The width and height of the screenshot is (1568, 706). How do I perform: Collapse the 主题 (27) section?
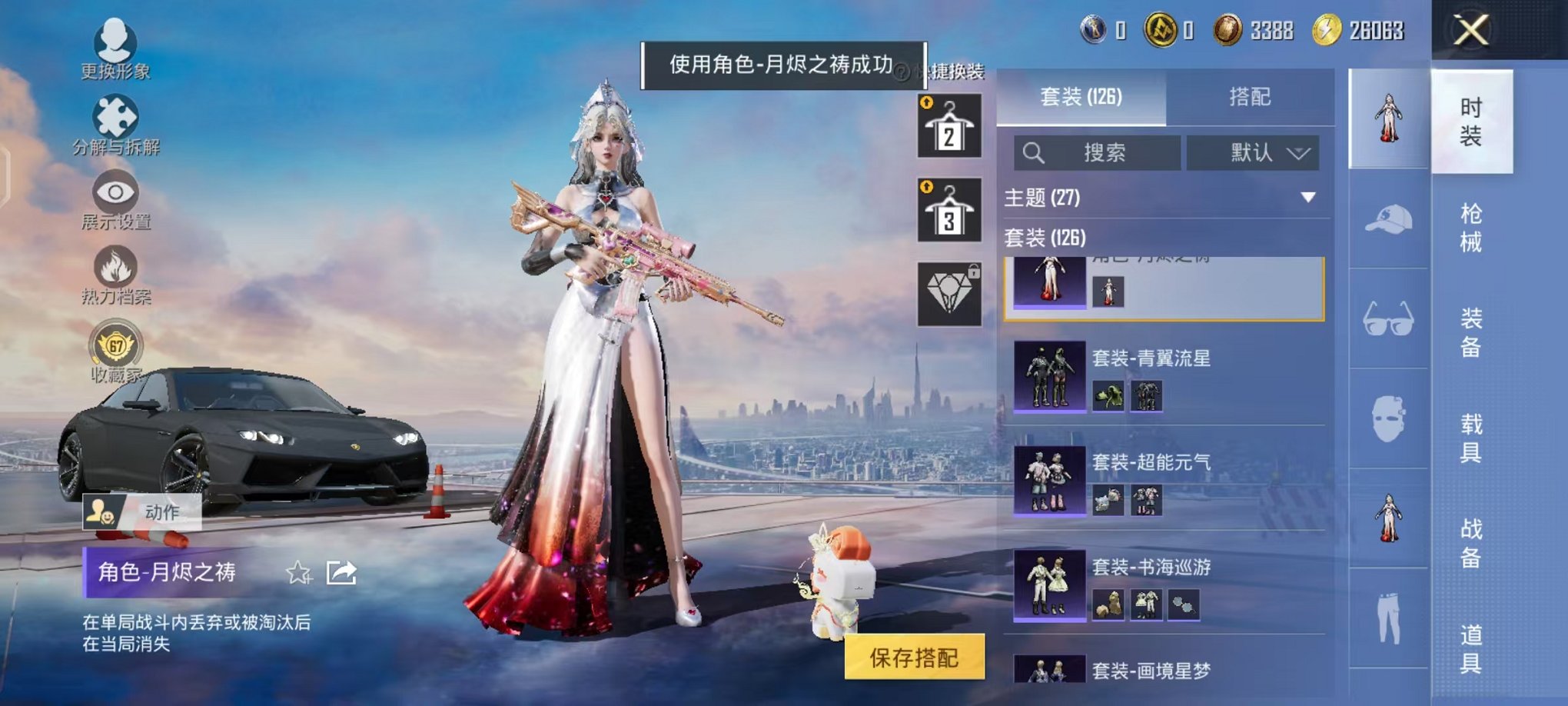1308,196
